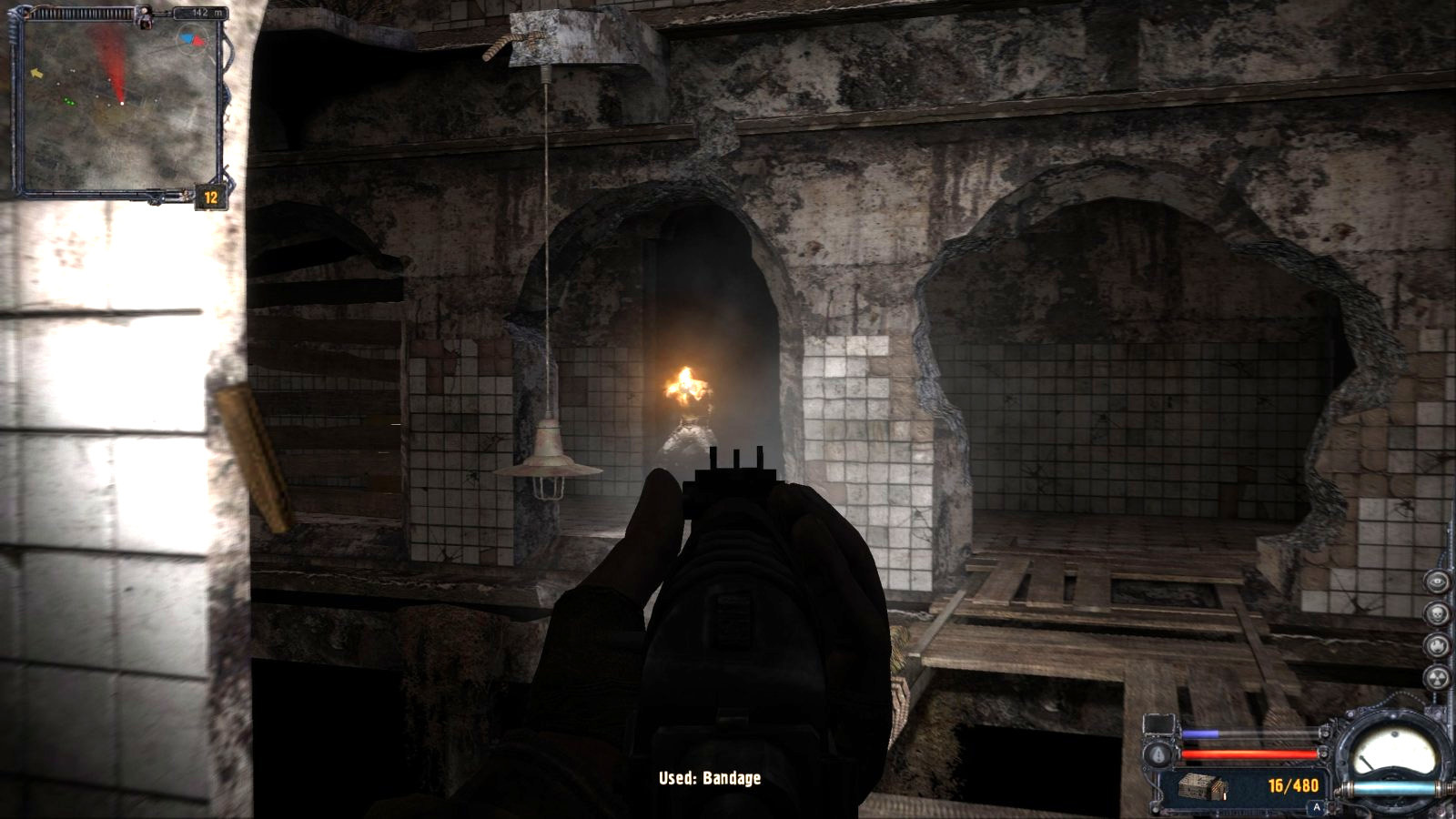The height and width of the screenshot is (819, 1456).
Task: Click the yellow waypoint arrow on the minimap
Action: pyautogui.click(x=37, y=73)
